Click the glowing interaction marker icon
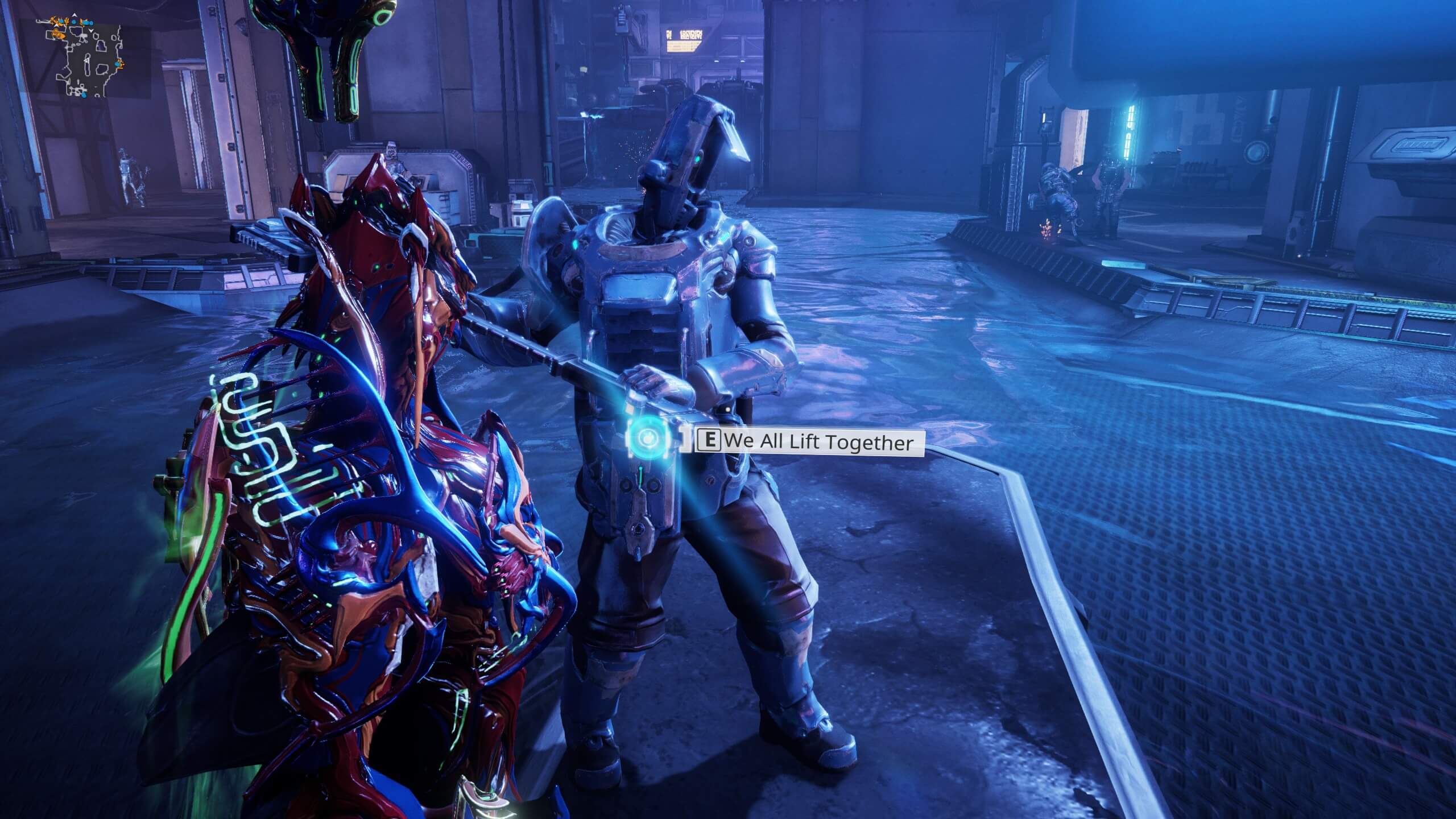The width and height of the screenshot is (1456, 819). 647,437
